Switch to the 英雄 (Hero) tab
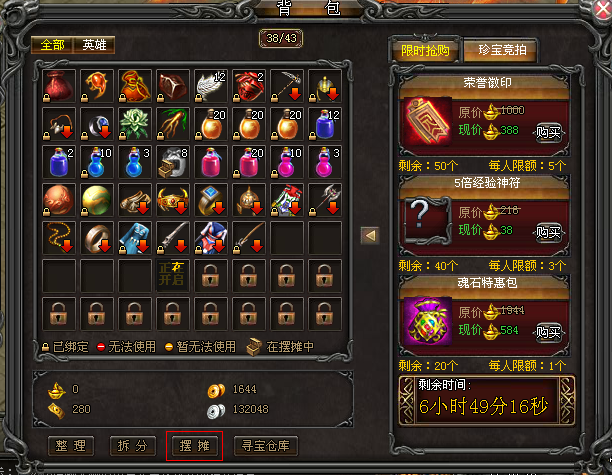The image size is (612, 475). [95, 45]
